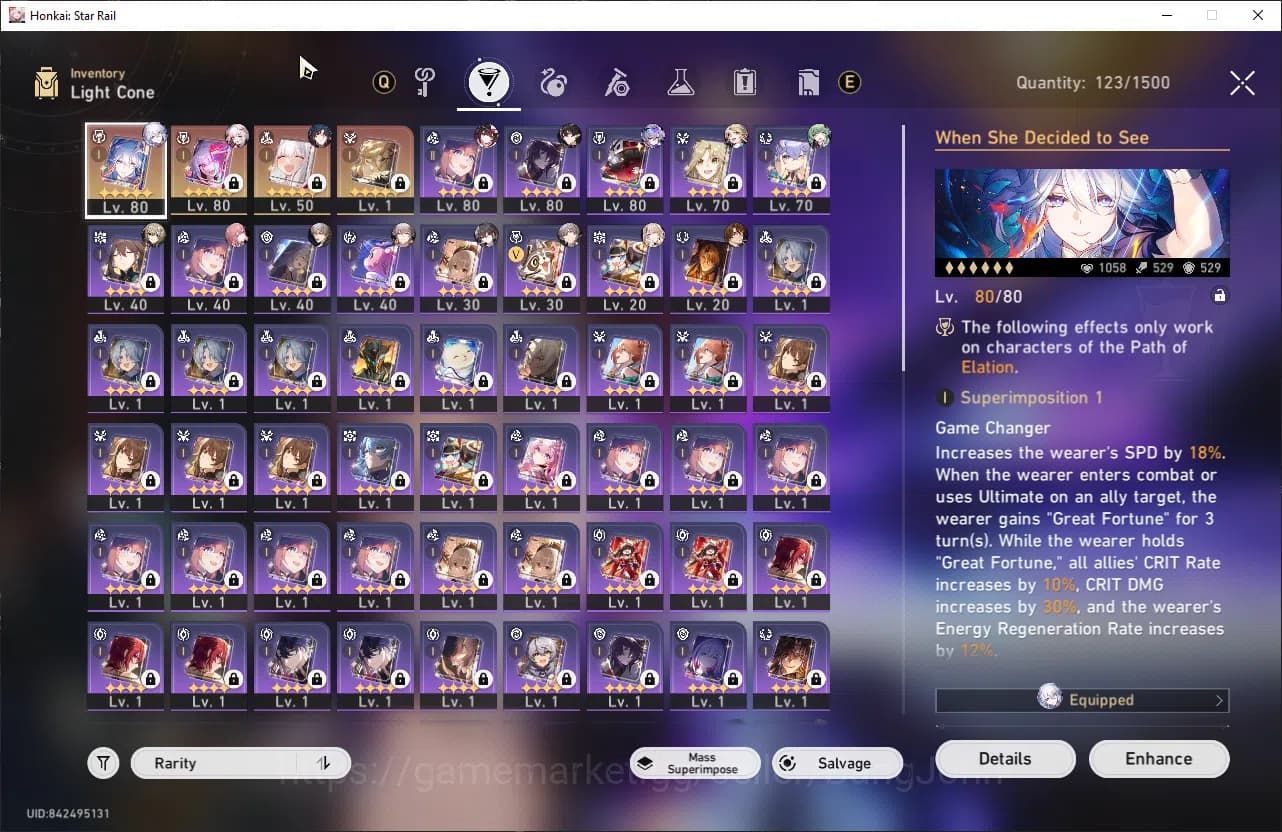Viewport: 1282px width, 832px height.
Task: Click the yellow E shortcut circle
Action: 849,83
